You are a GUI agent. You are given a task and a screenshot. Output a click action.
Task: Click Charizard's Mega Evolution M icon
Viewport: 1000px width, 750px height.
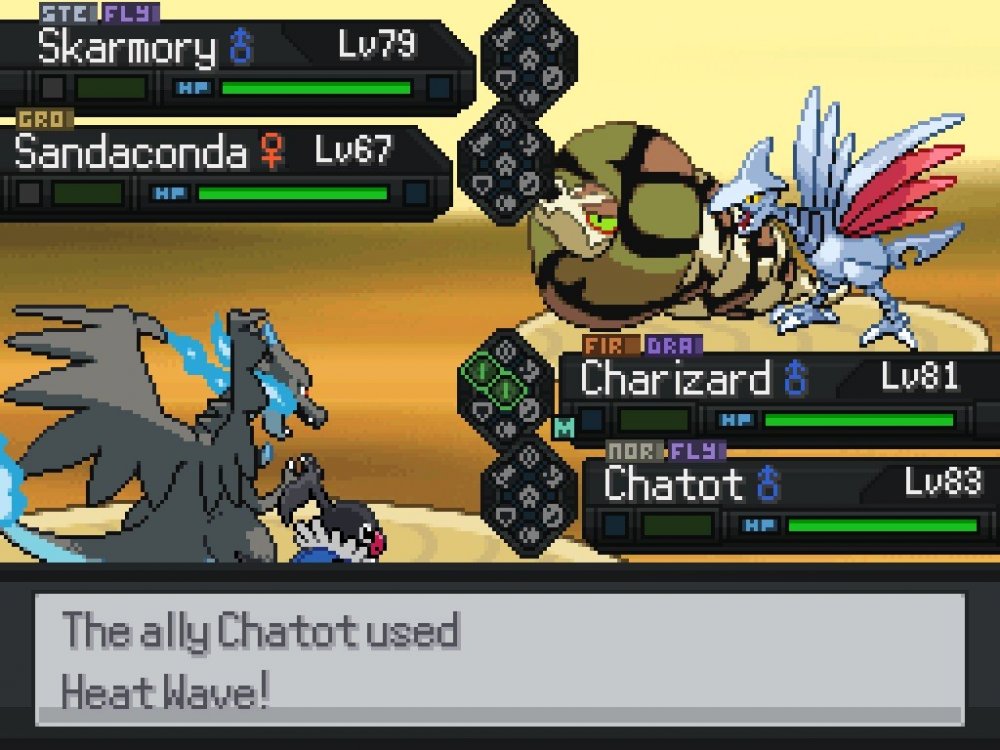[x=564, y=427]
